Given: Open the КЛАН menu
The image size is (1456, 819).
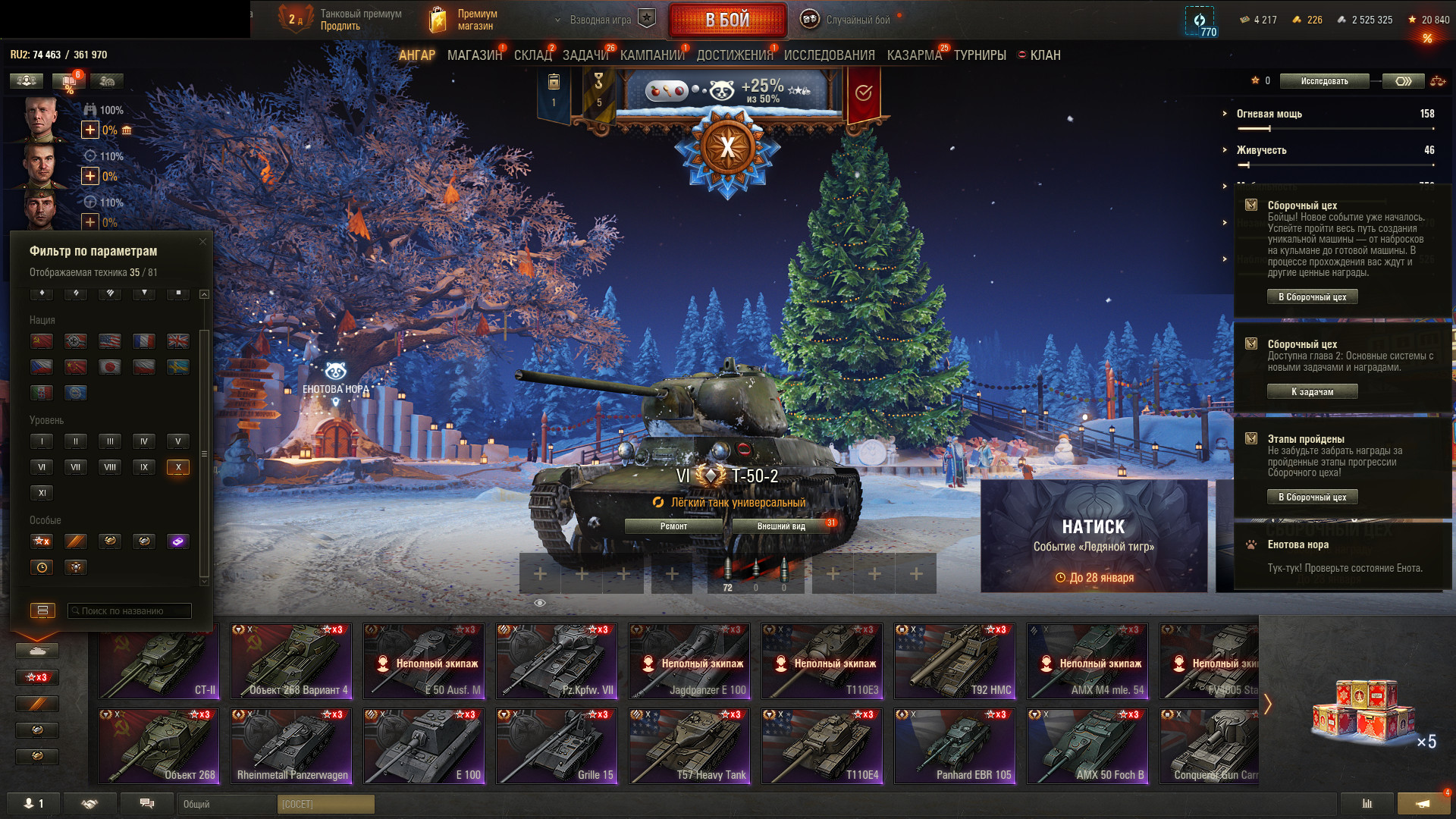Looking at the screenshot, I should coord(1044,55).
